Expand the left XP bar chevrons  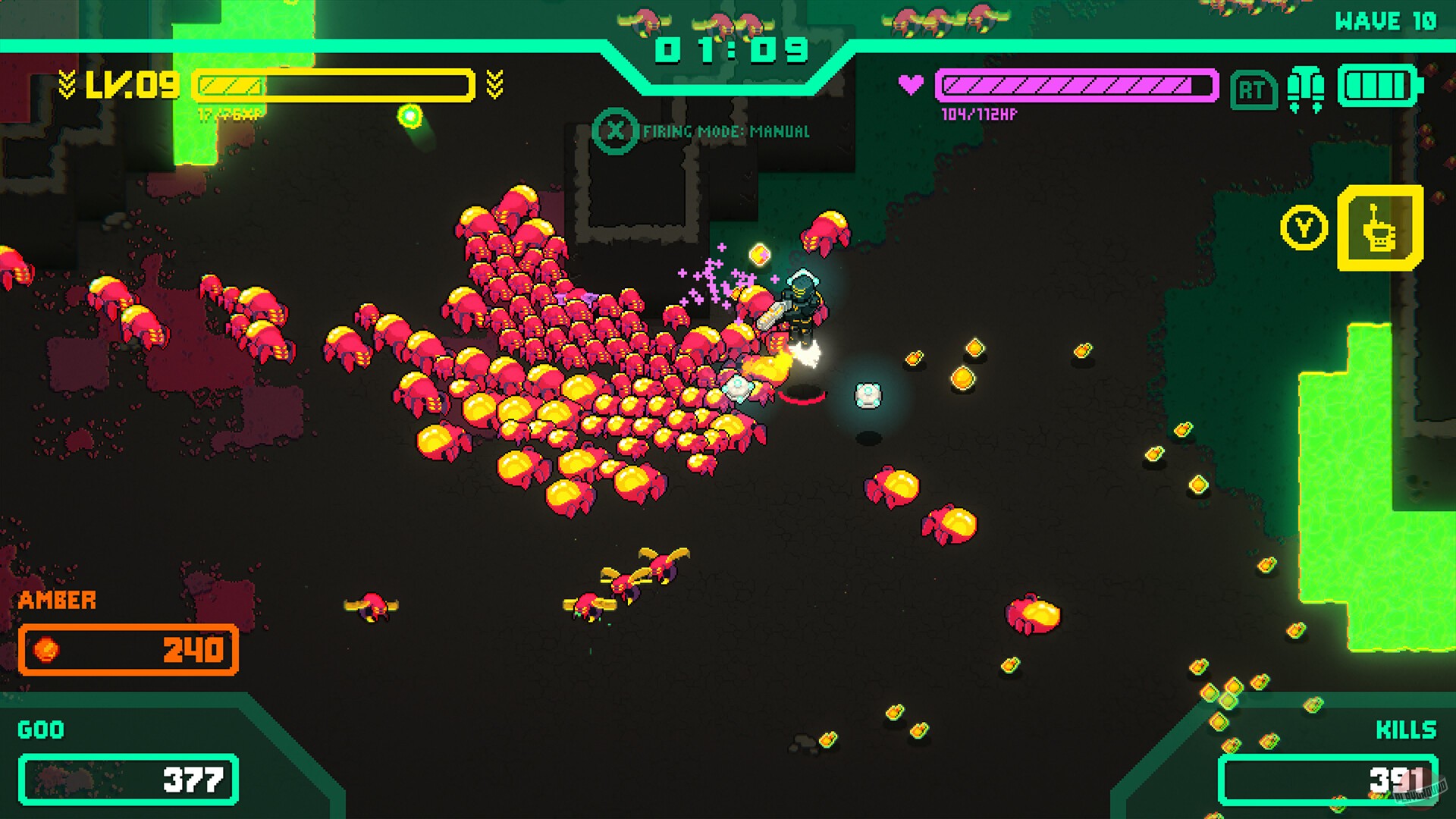tap(67, 84)
